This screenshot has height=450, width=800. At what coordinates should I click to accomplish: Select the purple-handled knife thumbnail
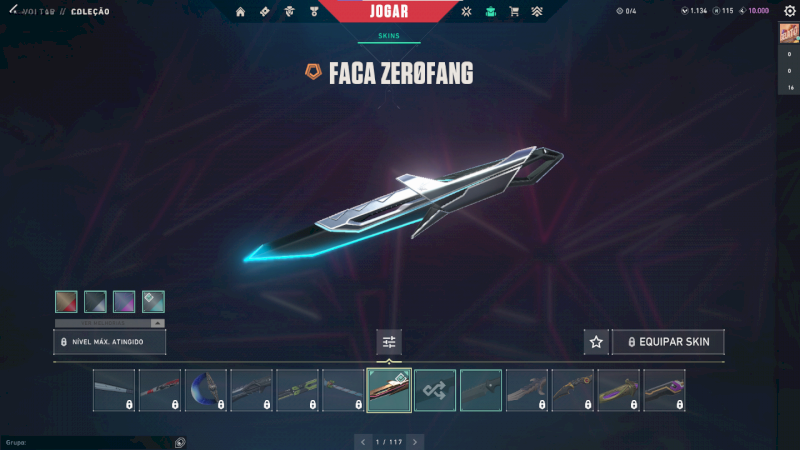664,390
